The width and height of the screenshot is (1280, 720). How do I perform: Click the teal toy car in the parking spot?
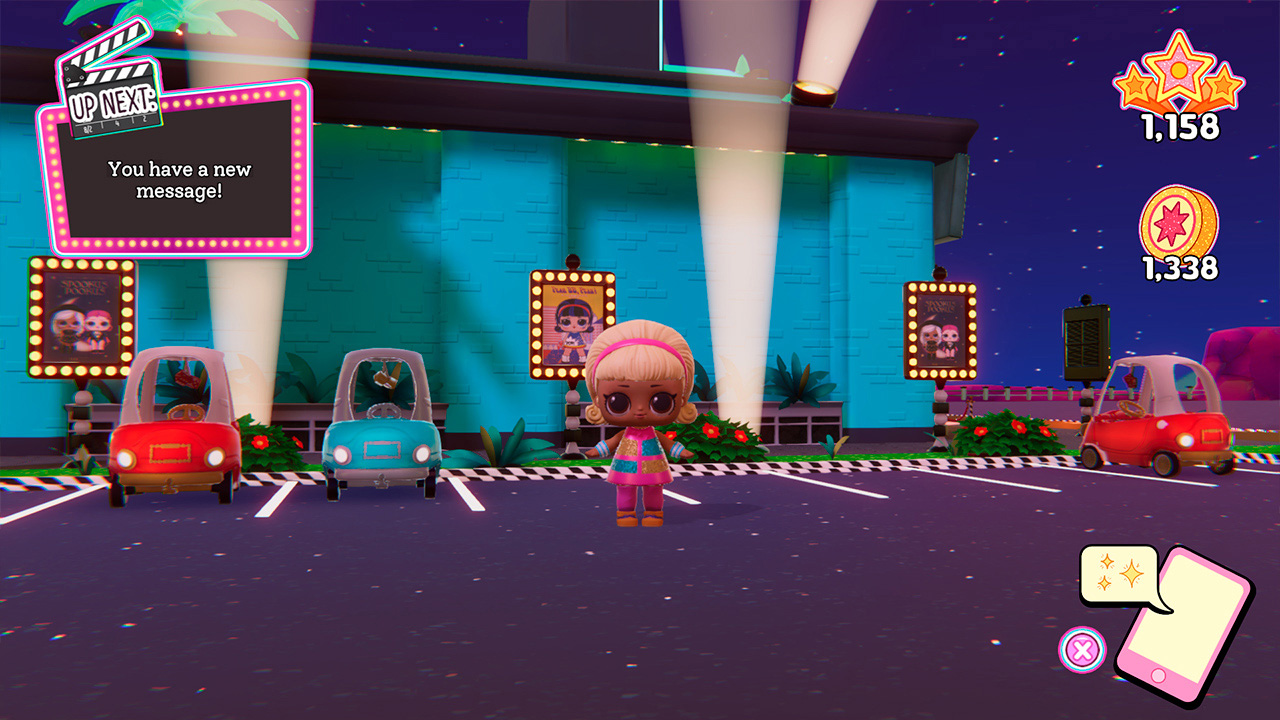(380, 425)
